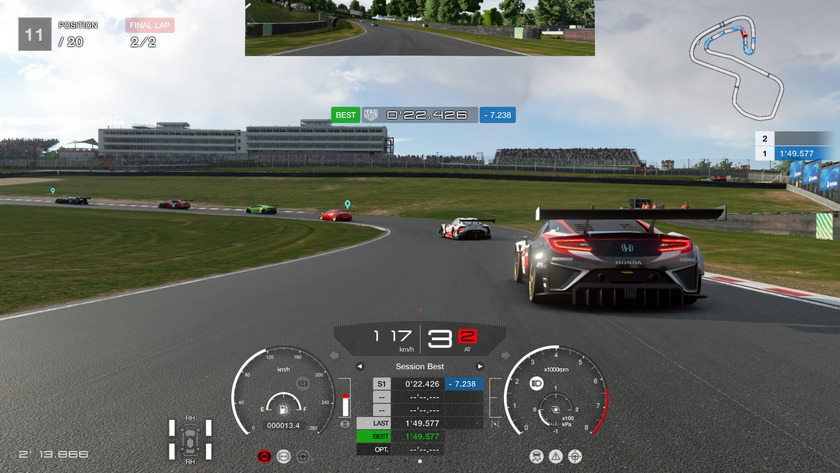The width and height of the screenshot is (840, 473).
Task: Select the S1 sector time row
Action: 419,384
